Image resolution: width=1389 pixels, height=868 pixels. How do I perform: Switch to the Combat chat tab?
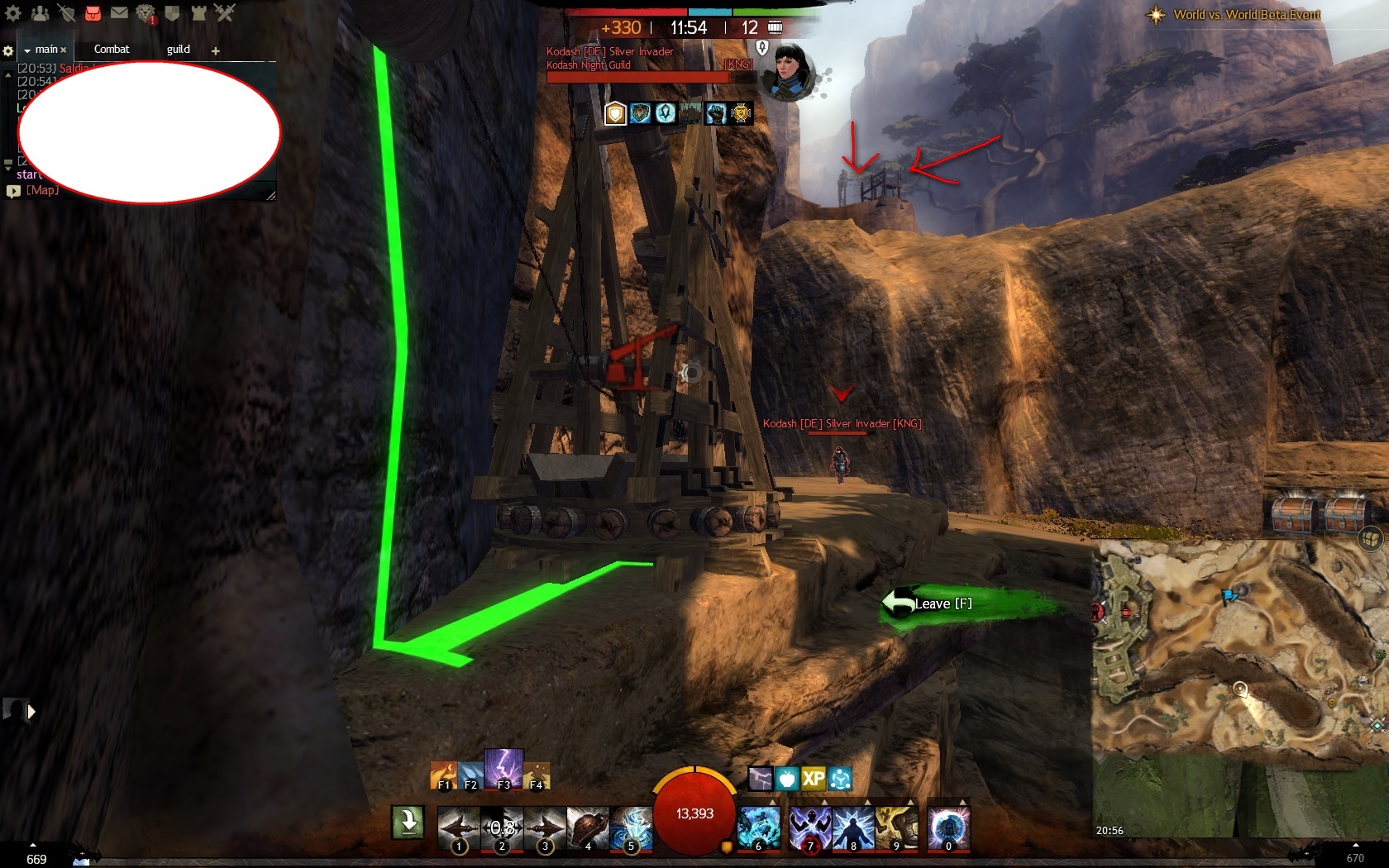click(x=112, y=50)
